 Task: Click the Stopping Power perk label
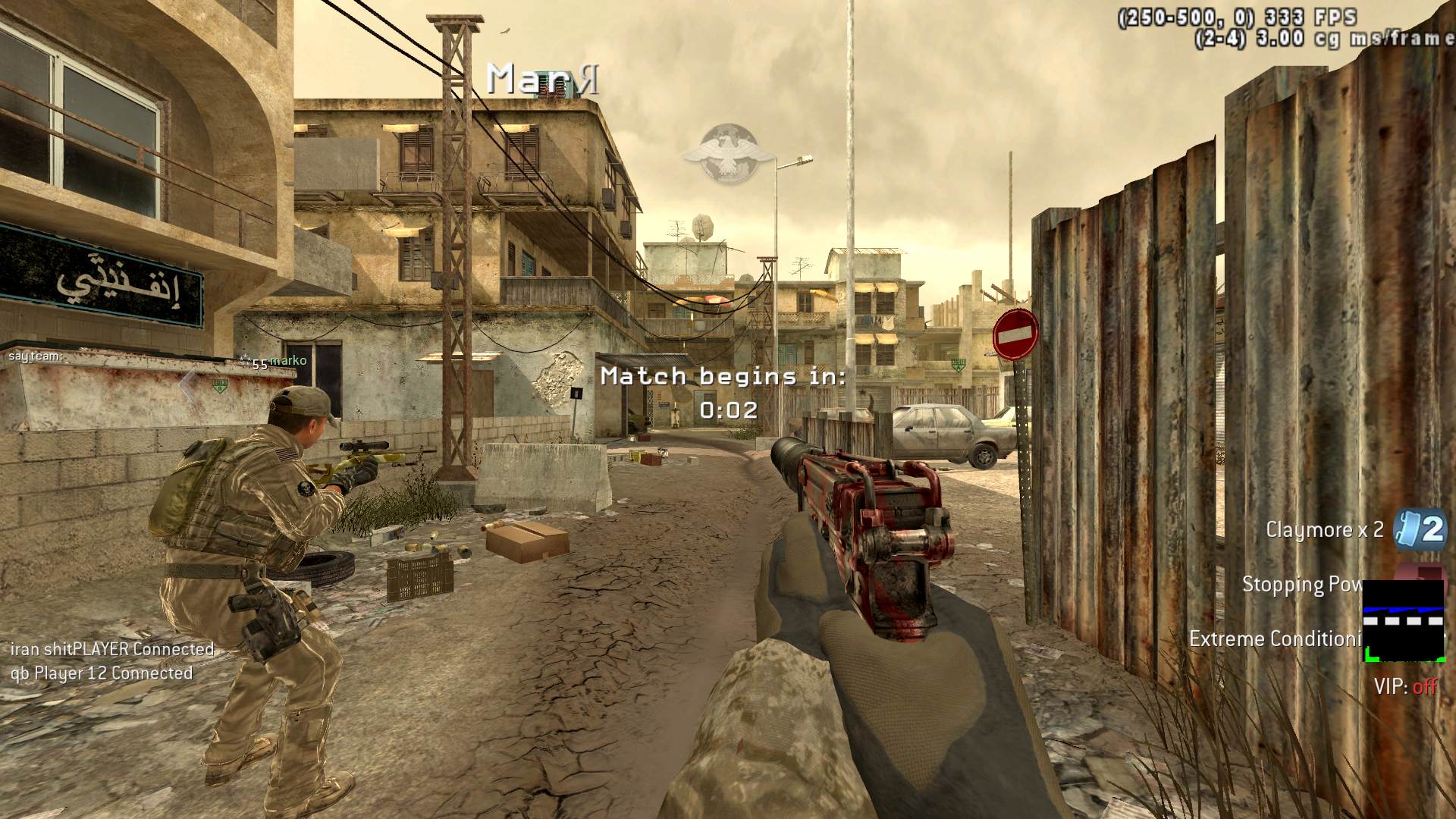(x=1301, y=585)
